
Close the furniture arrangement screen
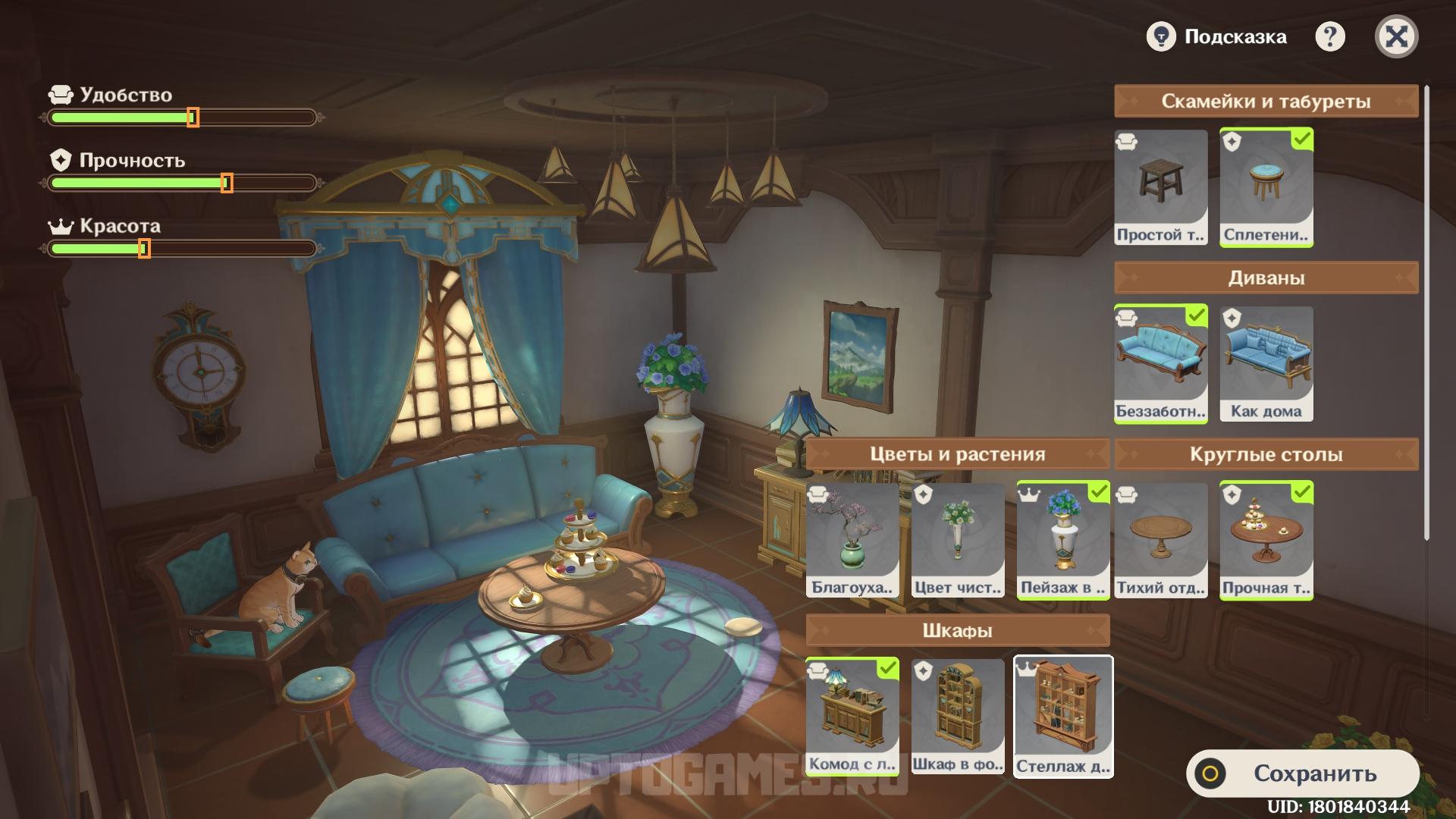click(x=1396, y=36)
